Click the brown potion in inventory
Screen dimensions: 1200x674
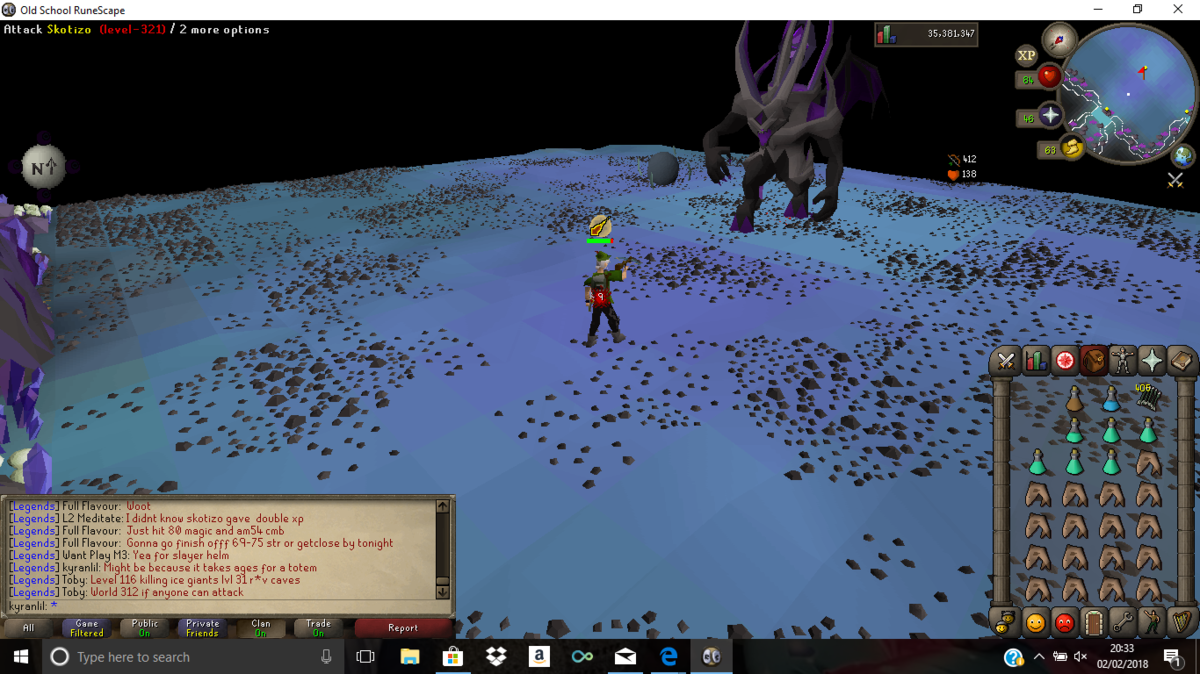[x=1074, y=400]
